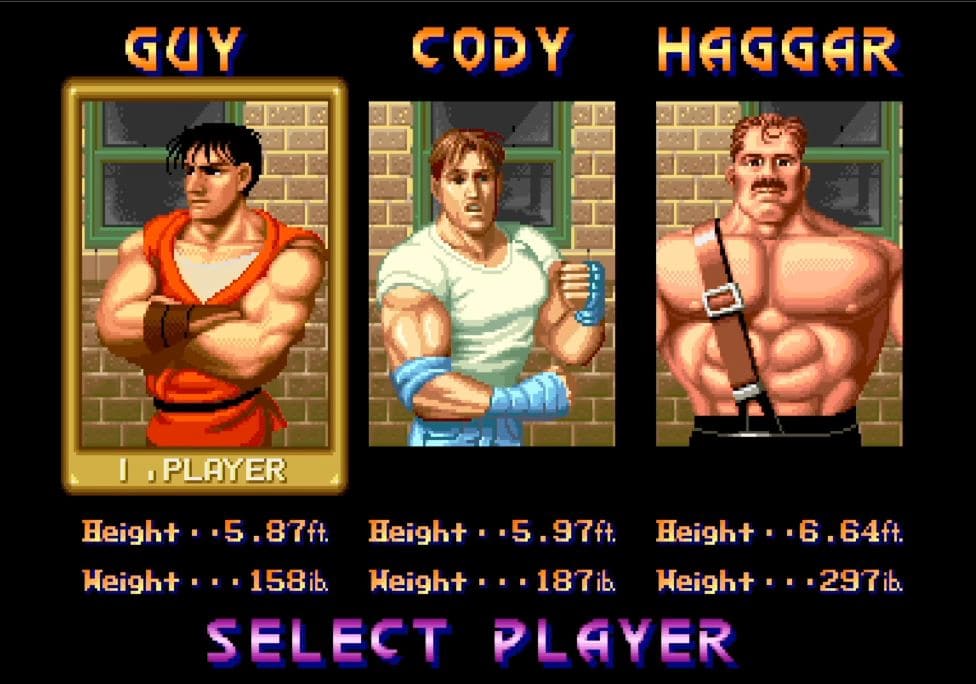
Task: Choose Cody's character portrait
Action: (491, 273)
